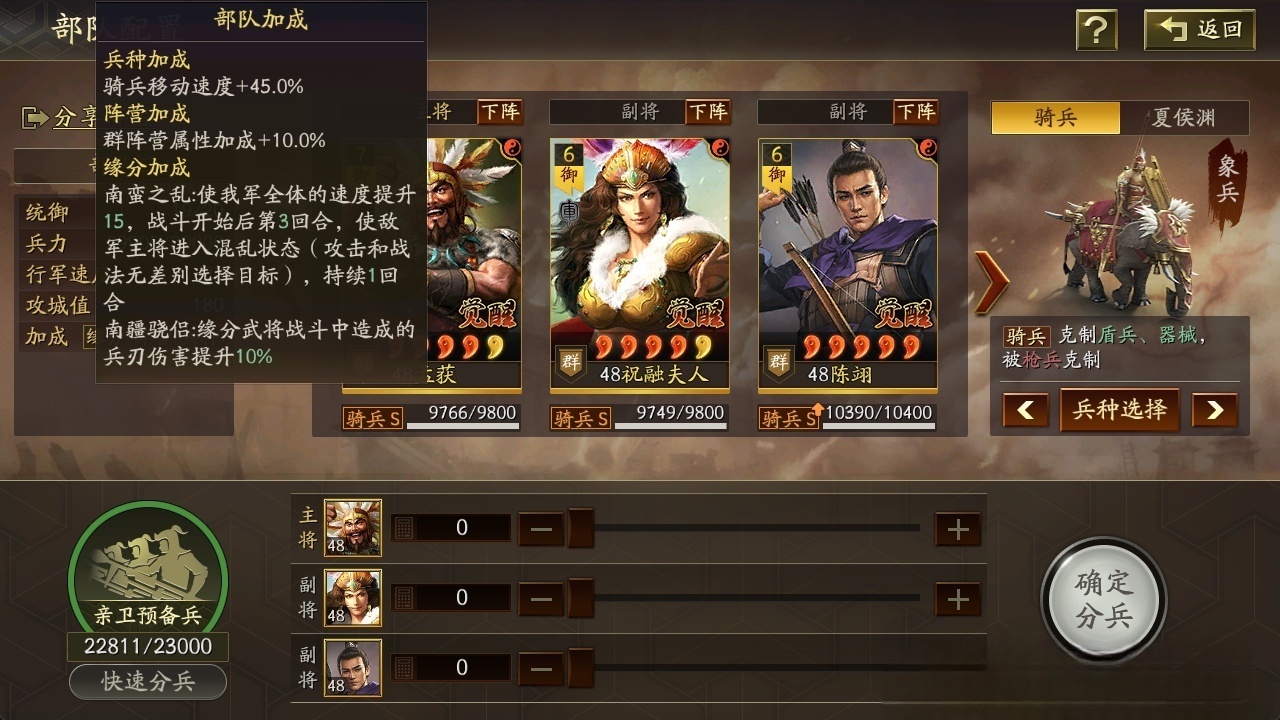Click the right arrow to view next troop type
The image size is (1280, 720).
coord(1215,410)
